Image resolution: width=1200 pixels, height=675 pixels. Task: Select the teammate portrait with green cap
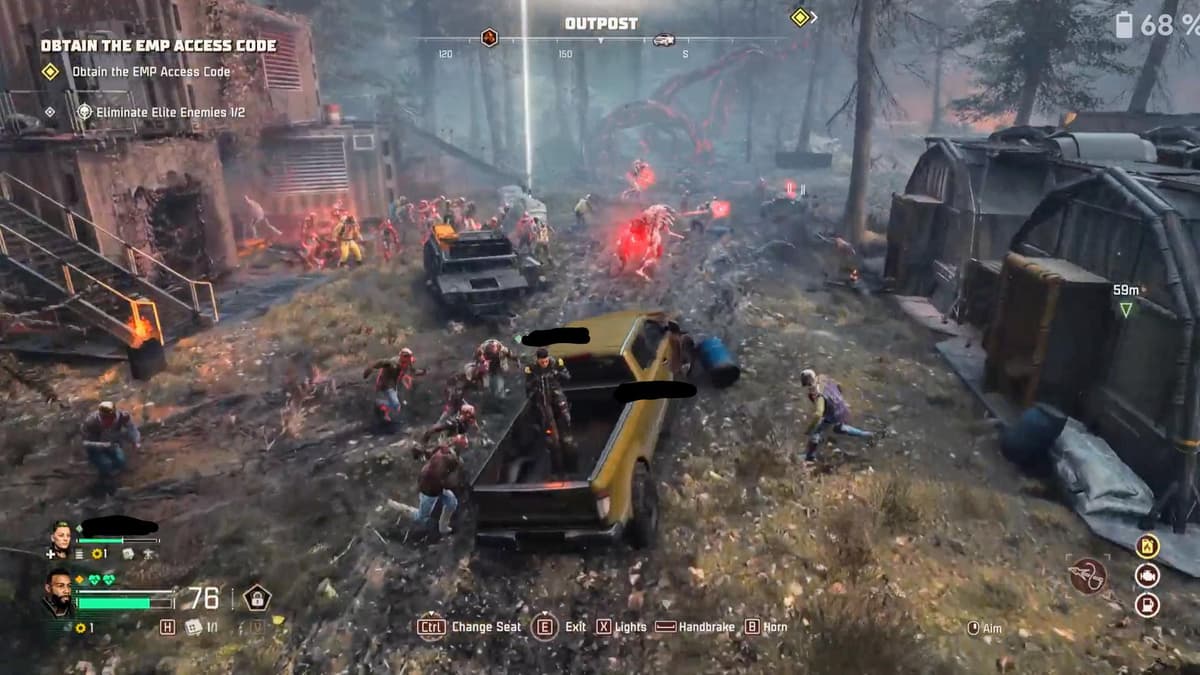(x=62, y=536)
